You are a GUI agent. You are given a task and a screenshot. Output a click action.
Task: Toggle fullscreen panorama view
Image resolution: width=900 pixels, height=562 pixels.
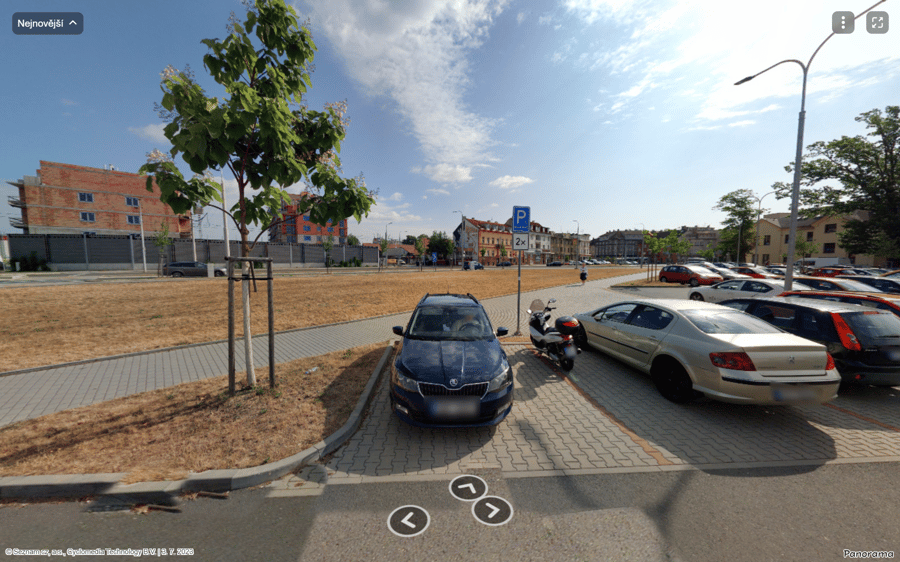[877, 23]
